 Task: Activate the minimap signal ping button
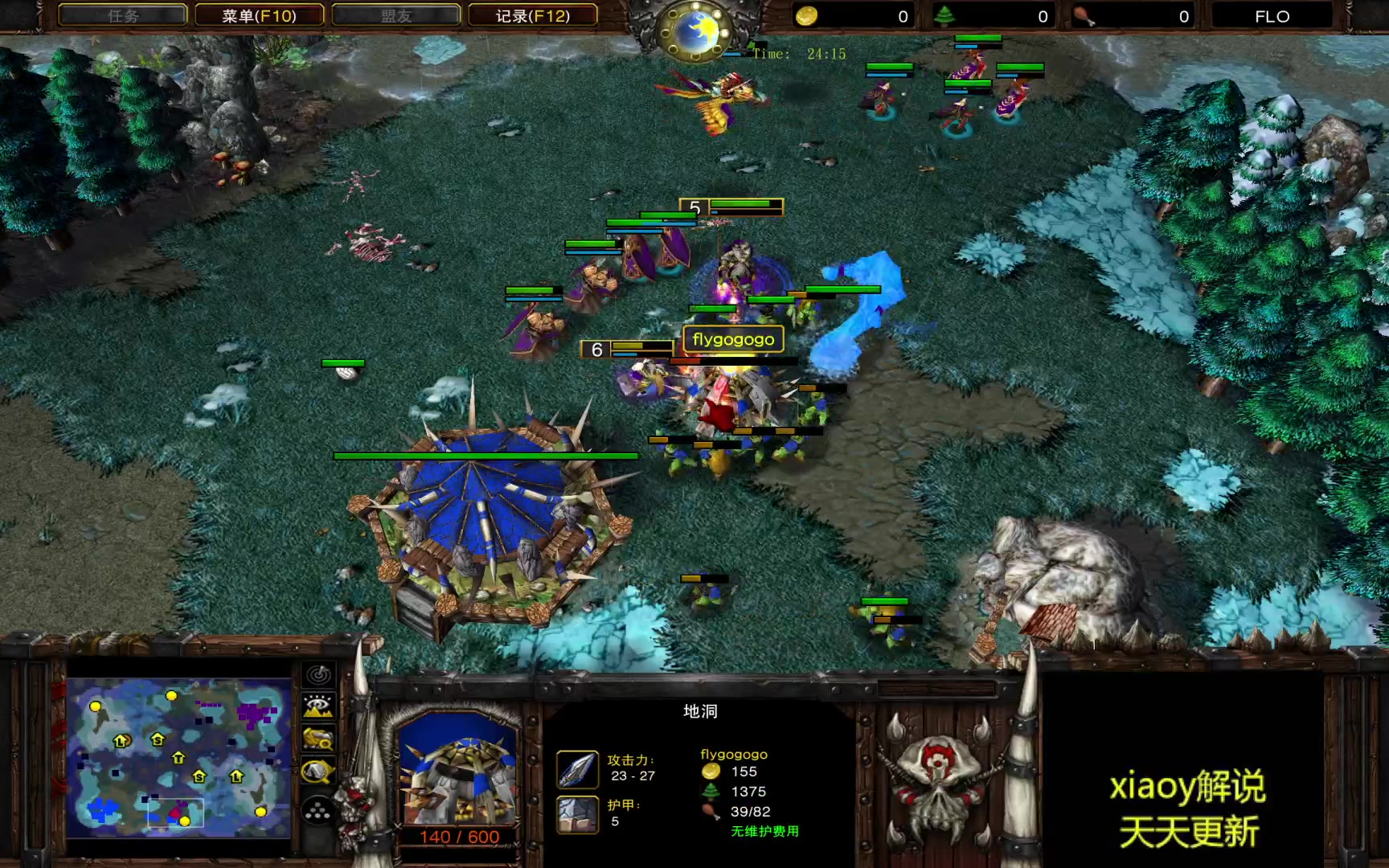coord(318,675)
